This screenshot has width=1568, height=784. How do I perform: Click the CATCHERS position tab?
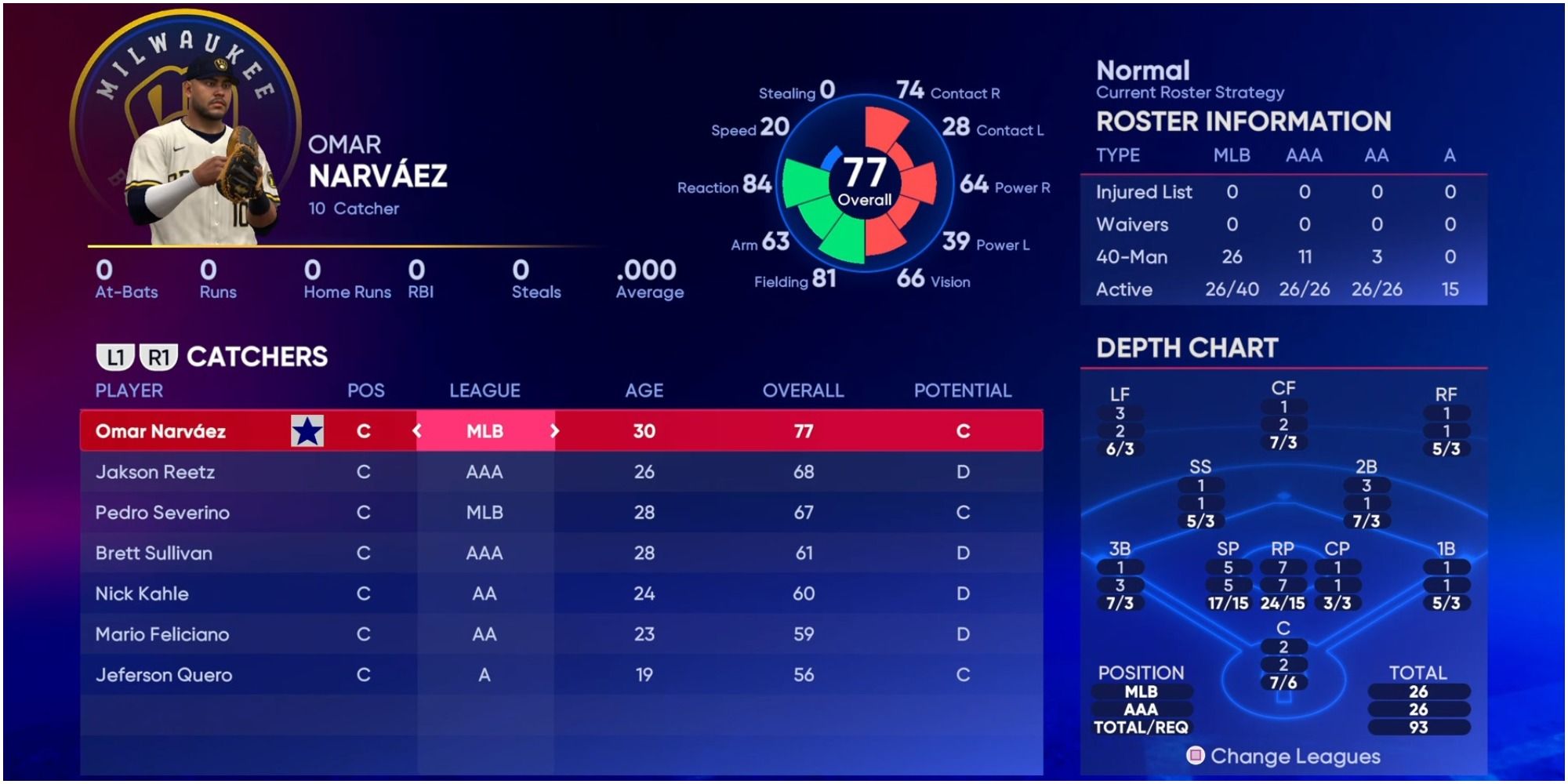click(259, 355)
